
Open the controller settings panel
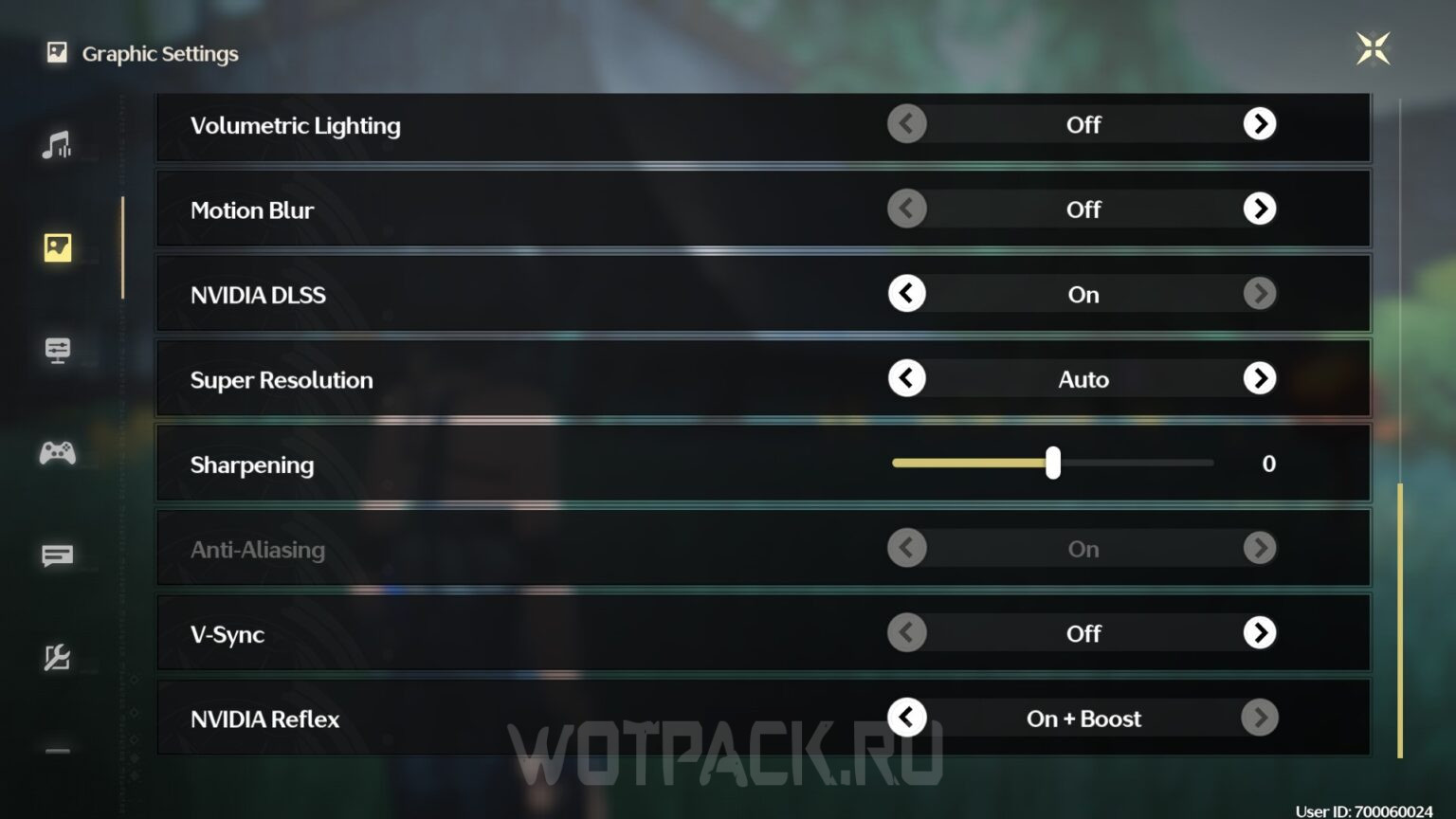click(x=58, y=452)
